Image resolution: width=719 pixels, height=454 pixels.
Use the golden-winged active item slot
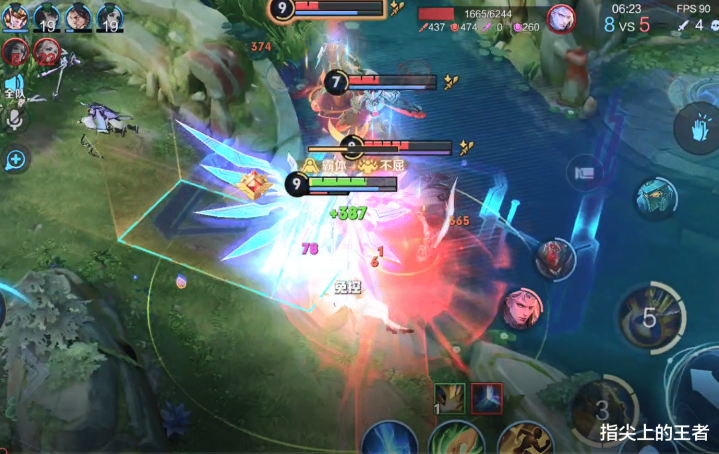point(450,397)
